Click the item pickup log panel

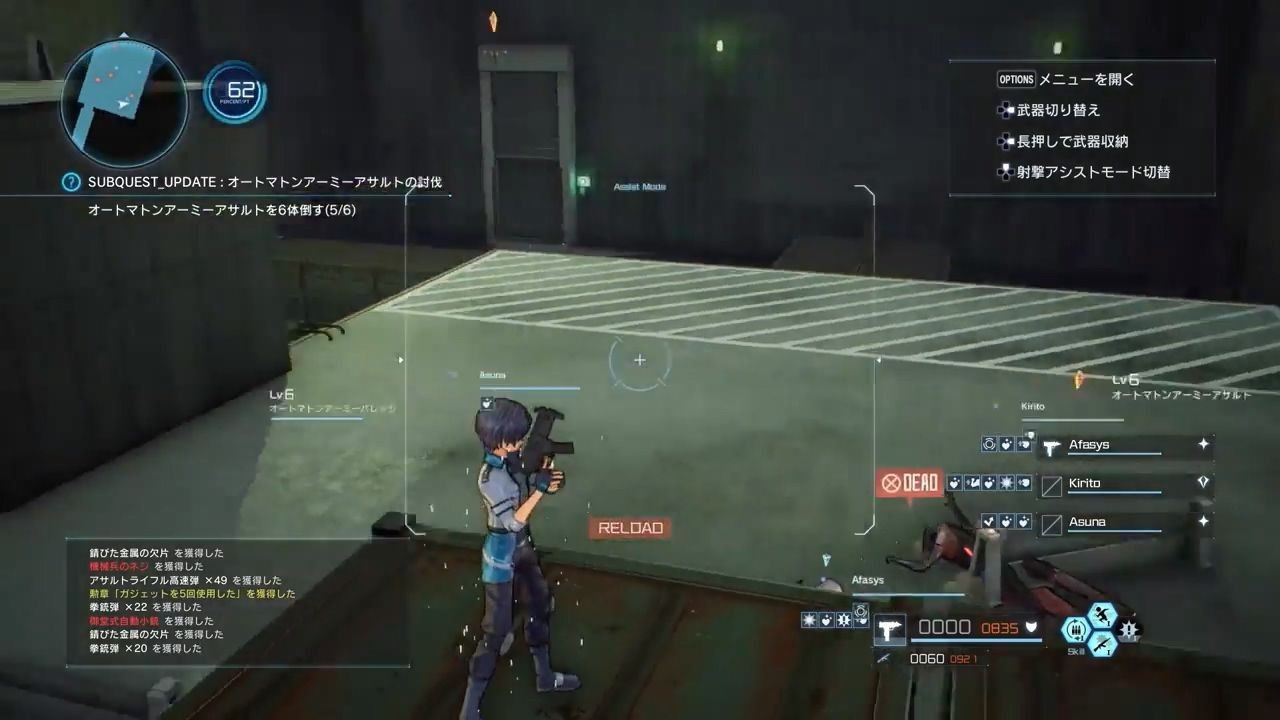(238, 602)
